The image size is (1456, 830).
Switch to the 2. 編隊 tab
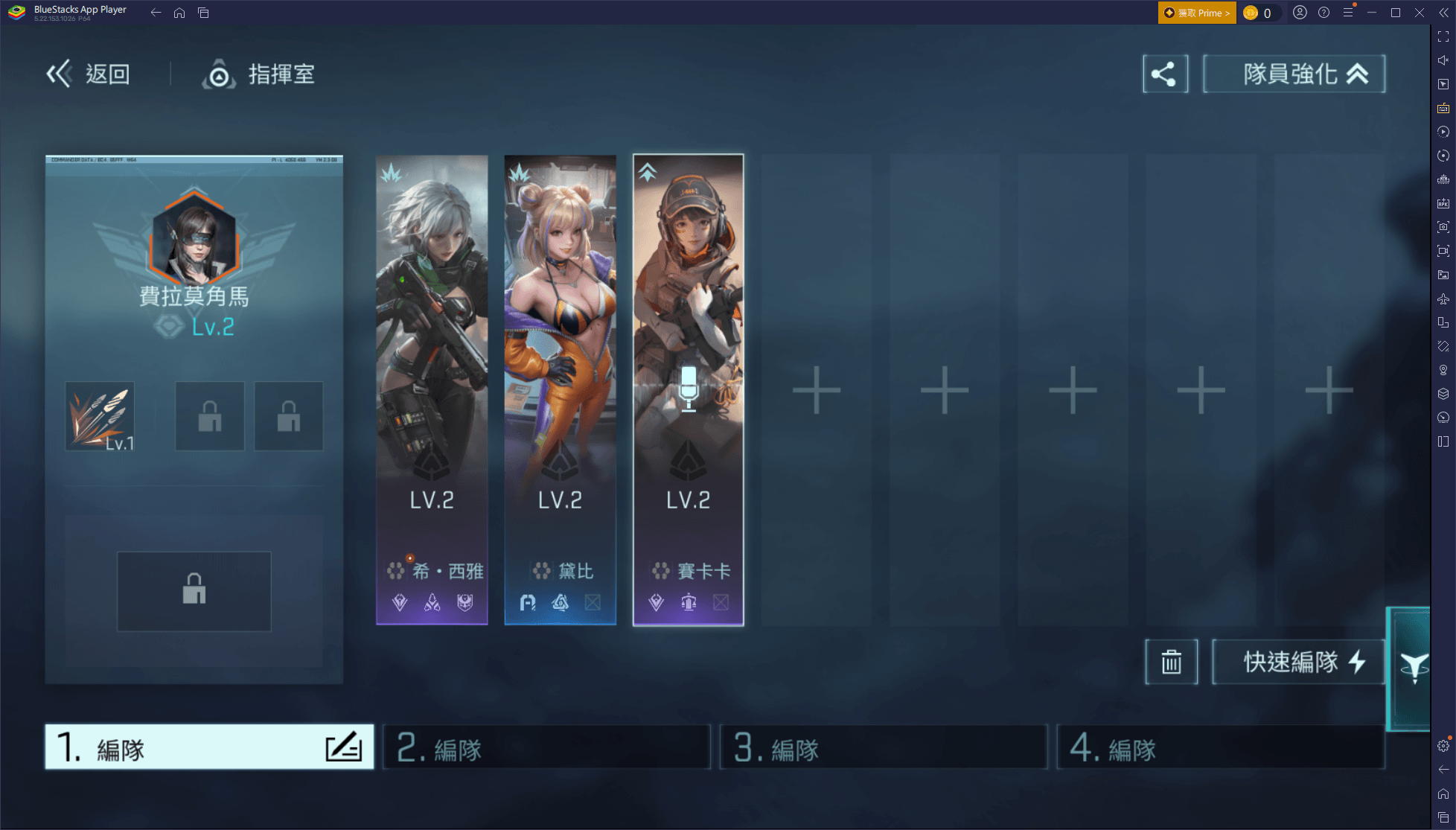click(x=546, y=747)
